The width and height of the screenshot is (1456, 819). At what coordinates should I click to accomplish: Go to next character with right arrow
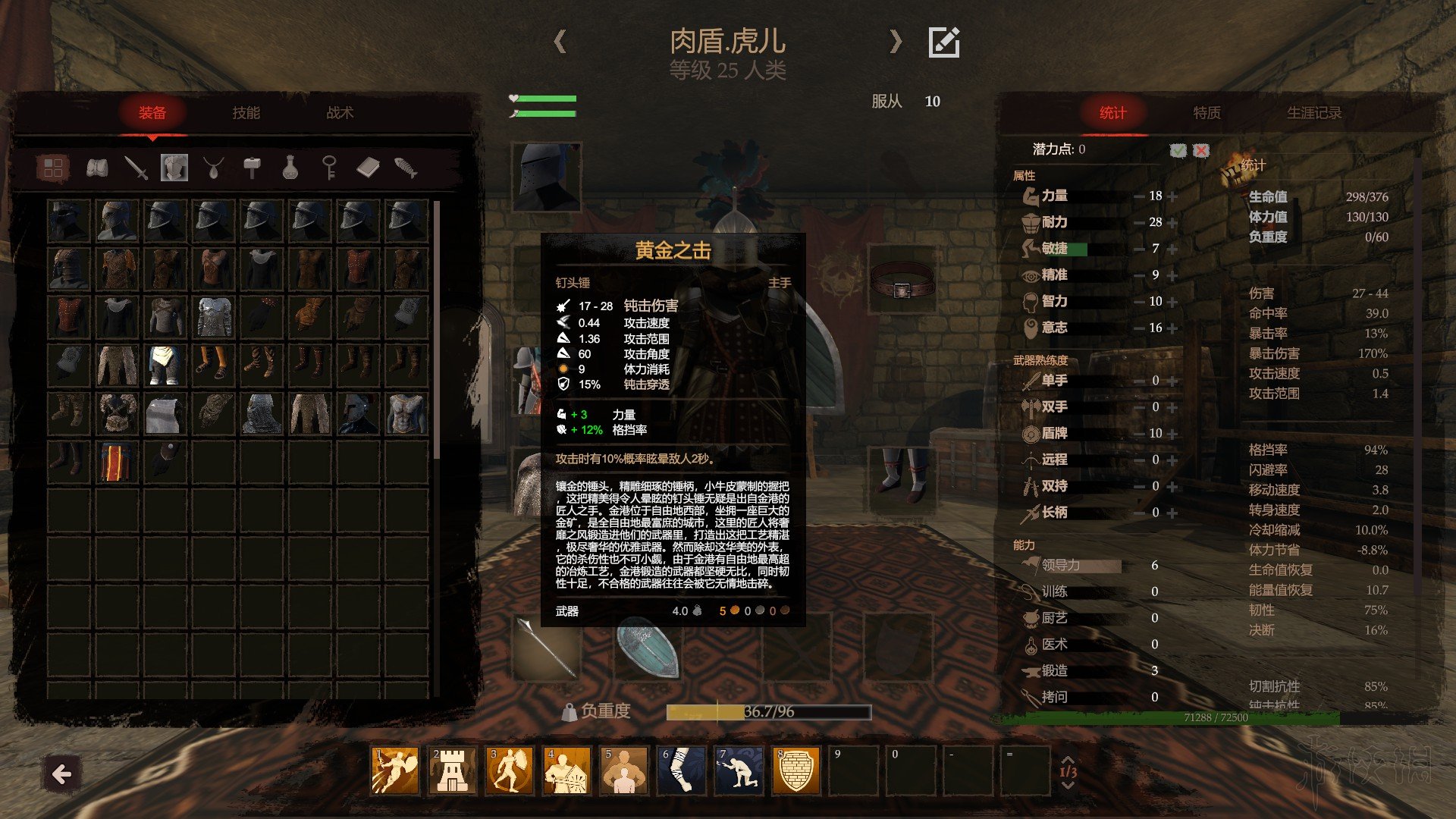point(896,42)
